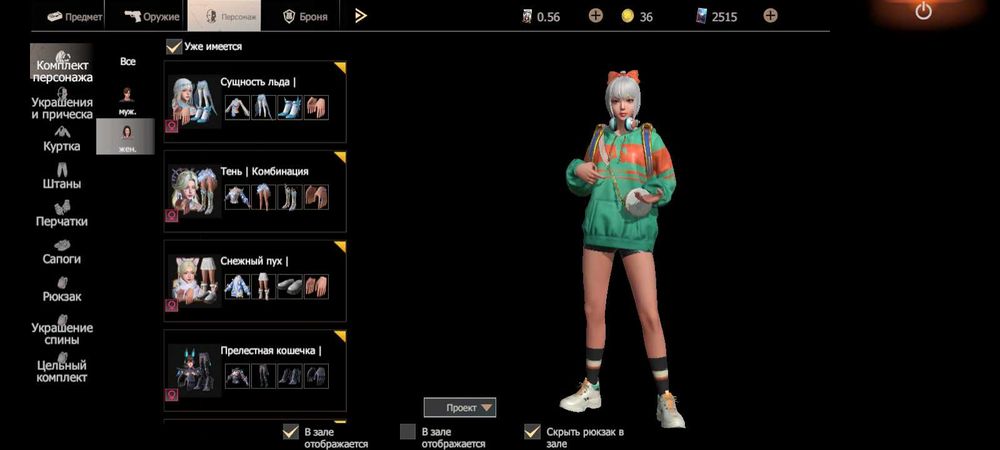Toggle the Уже имеется checkbox

coord(174,46)
